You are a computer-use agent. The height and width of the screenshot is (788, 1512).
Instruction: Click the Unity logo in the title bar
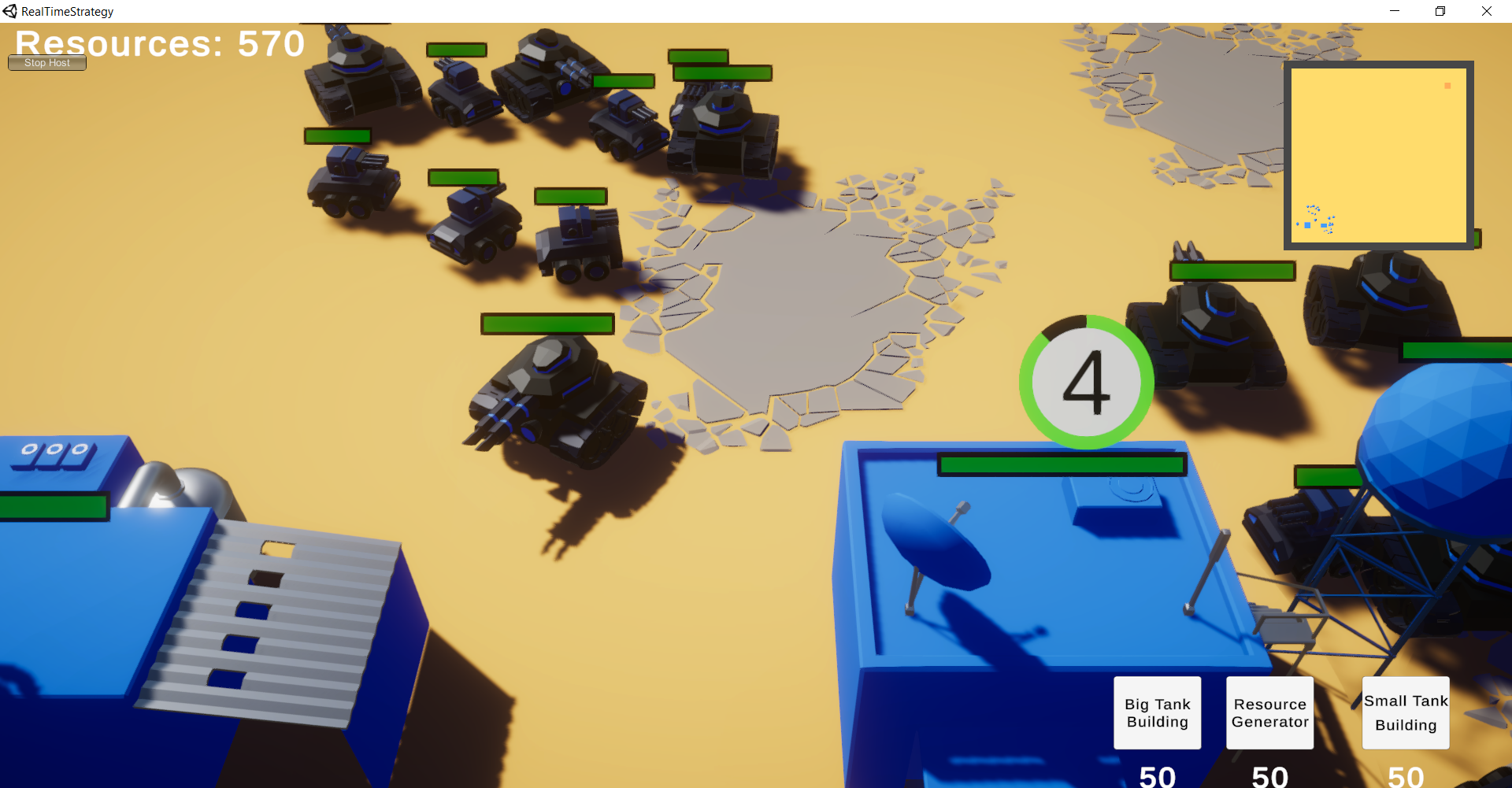9,10
